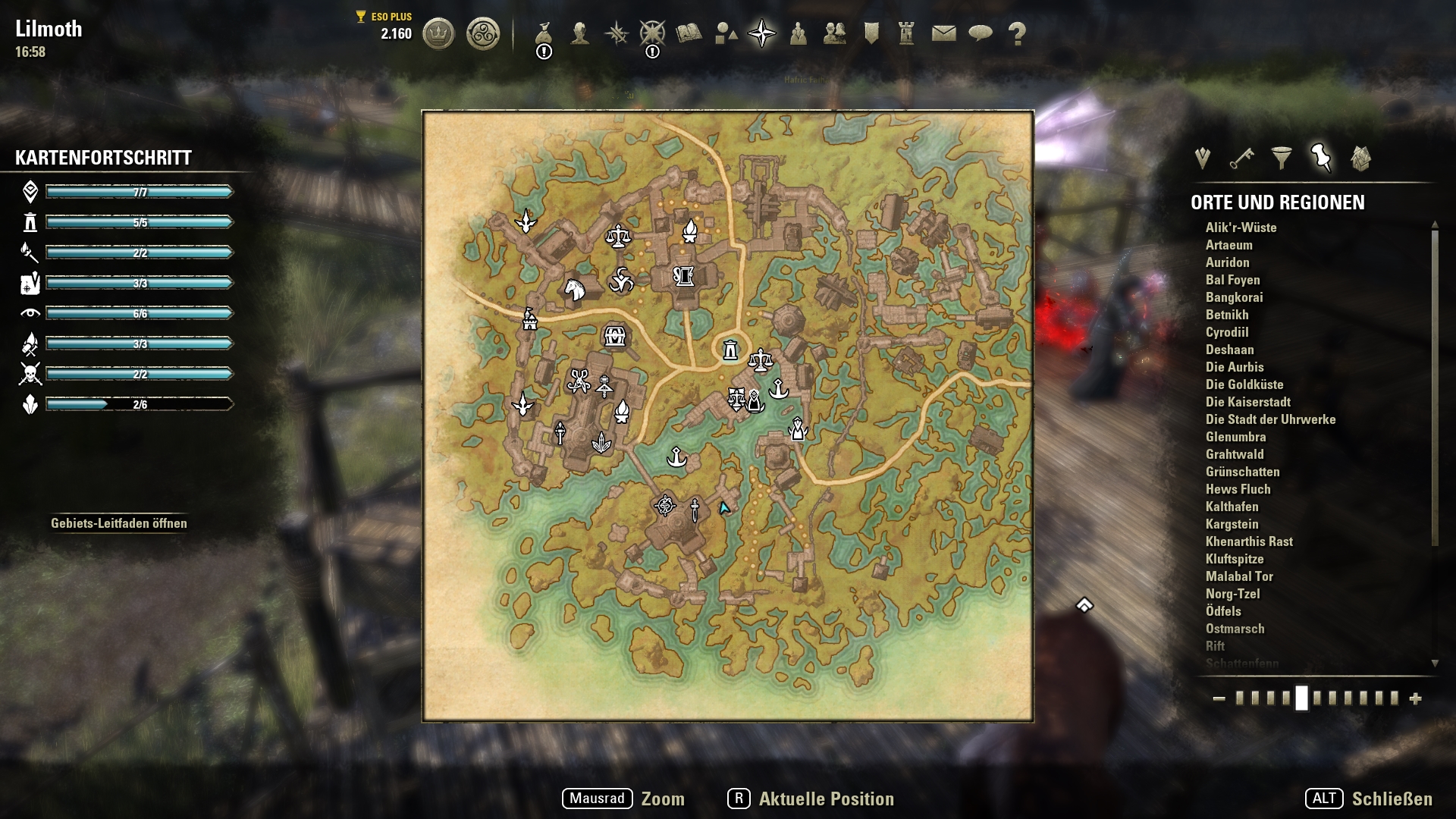Choose Glenumbra from the region list

coord(1235,437)
